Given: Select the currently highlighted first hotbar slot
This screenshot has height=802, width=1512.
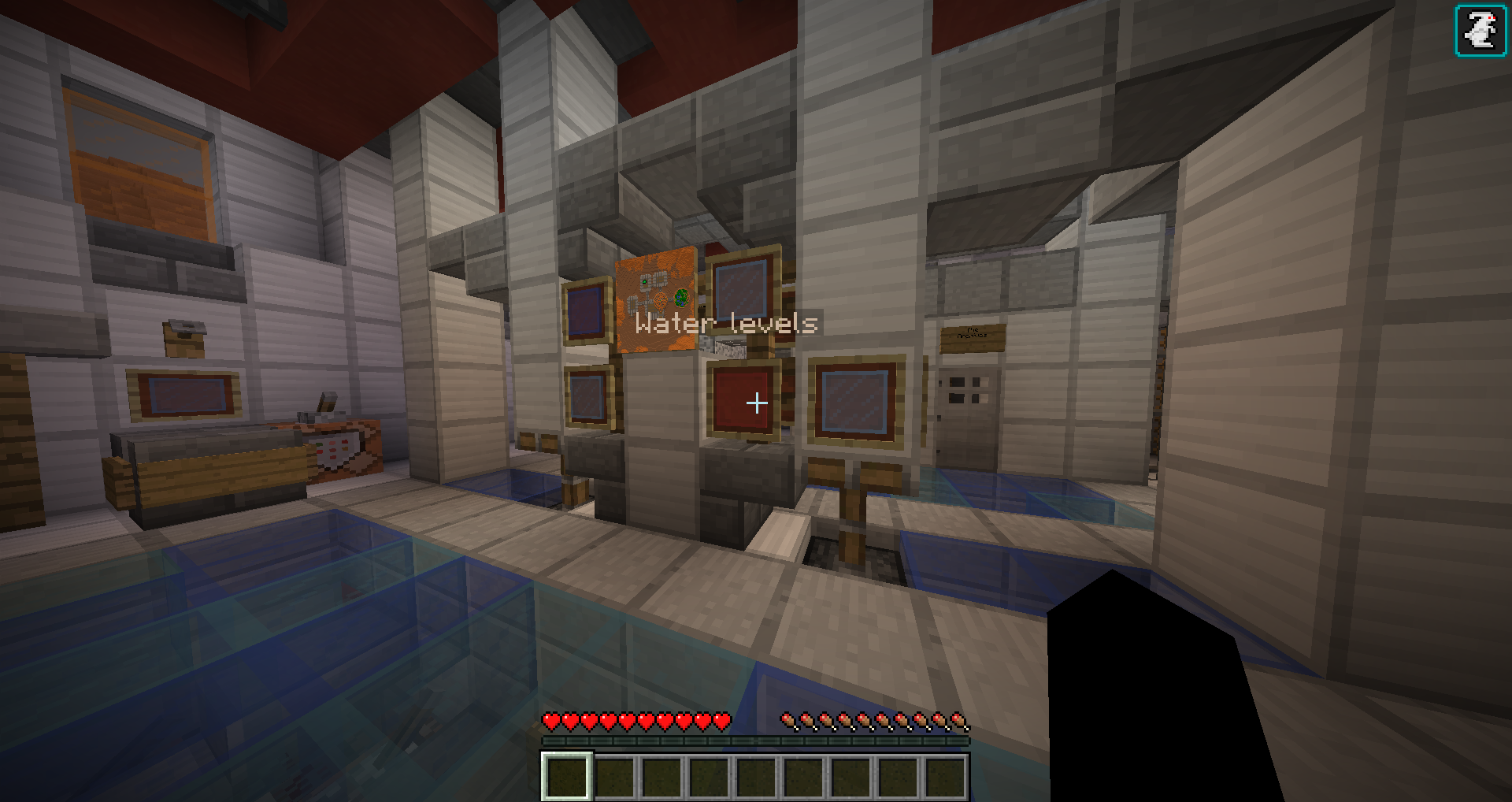Looking at the screenshot, I should (565, 776).
